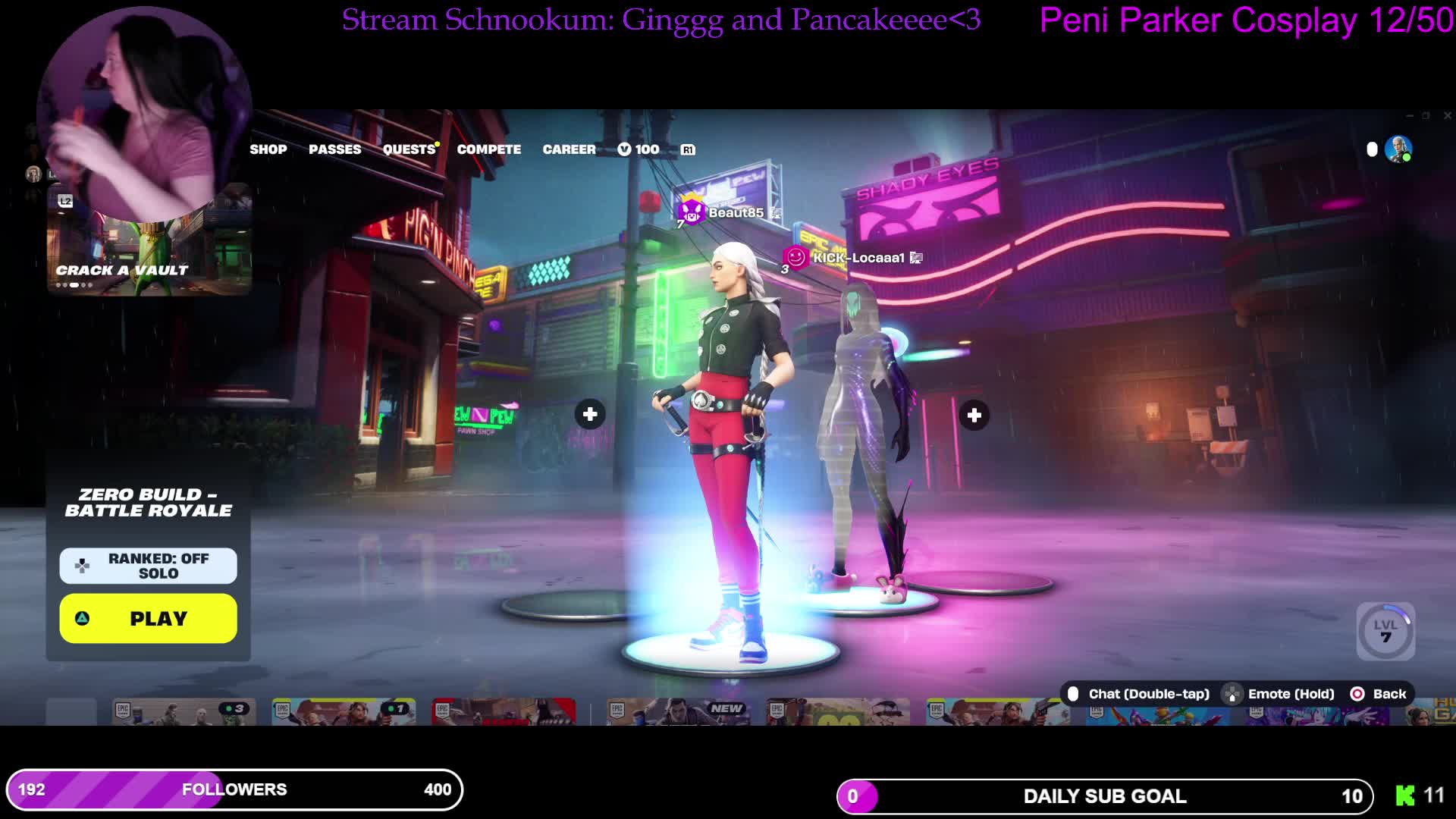Select the R1 controller shortcut icon
The height and width of the screenshot is (819, 1456).
tap(689, 149)
